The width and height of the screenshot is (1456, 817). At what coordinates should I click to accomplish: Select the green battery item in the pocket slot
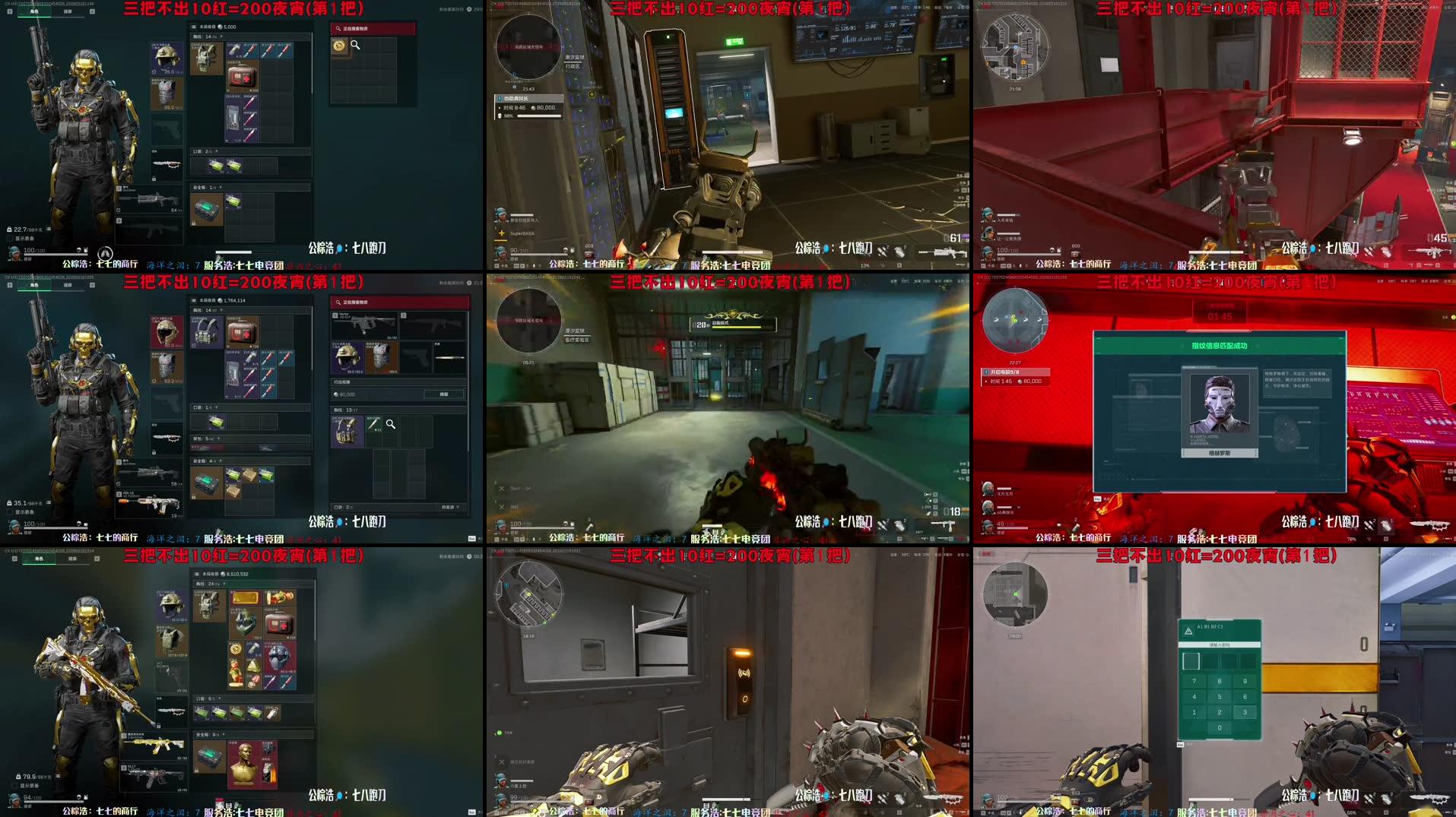217,166
